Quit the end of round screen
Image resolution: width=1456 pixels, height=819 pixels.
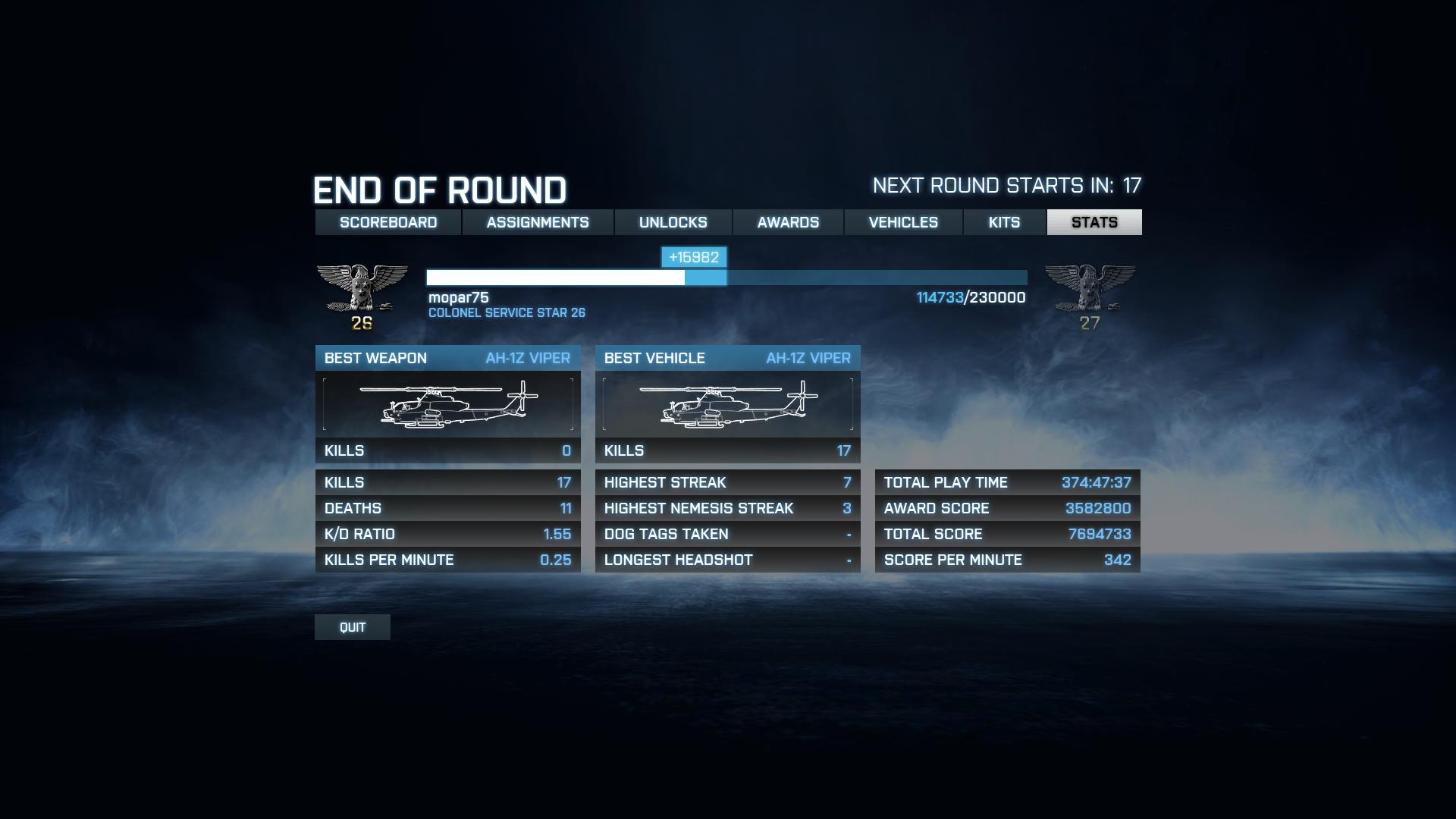click(x=353, y=627)
